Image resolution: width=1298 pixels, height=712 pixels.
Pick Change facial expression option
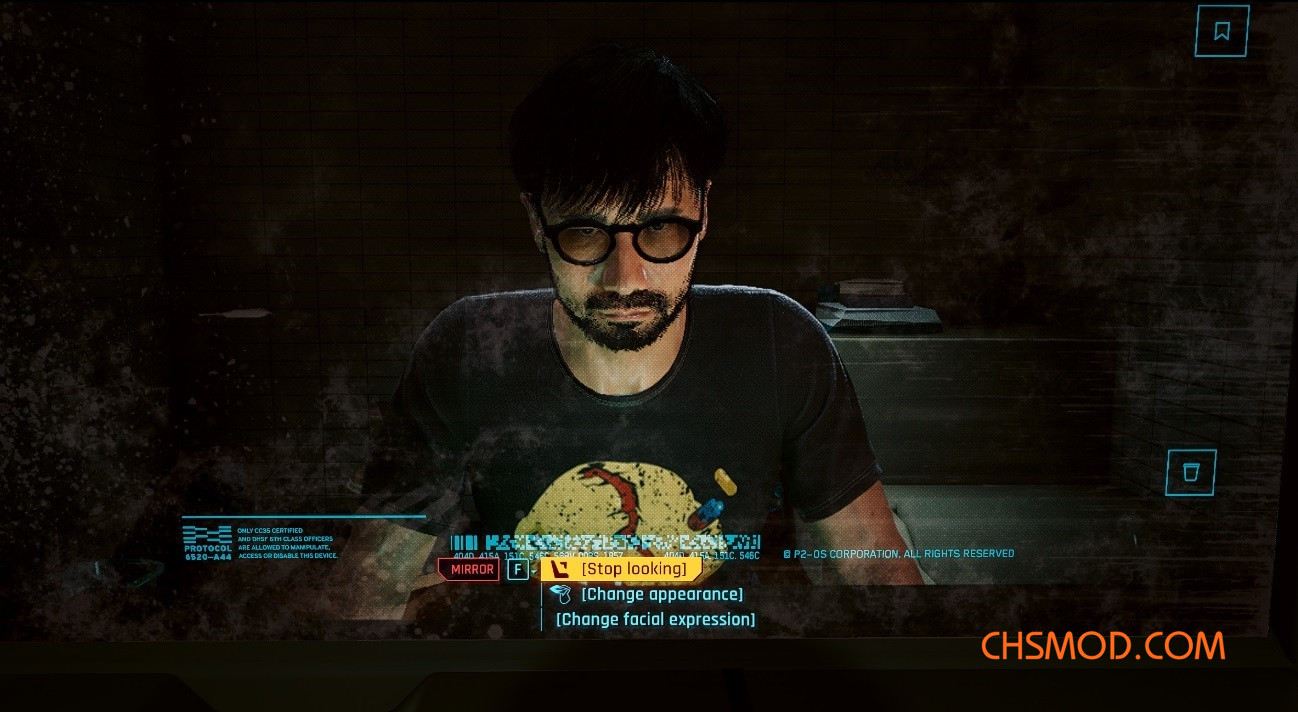[x=655, y=619]
